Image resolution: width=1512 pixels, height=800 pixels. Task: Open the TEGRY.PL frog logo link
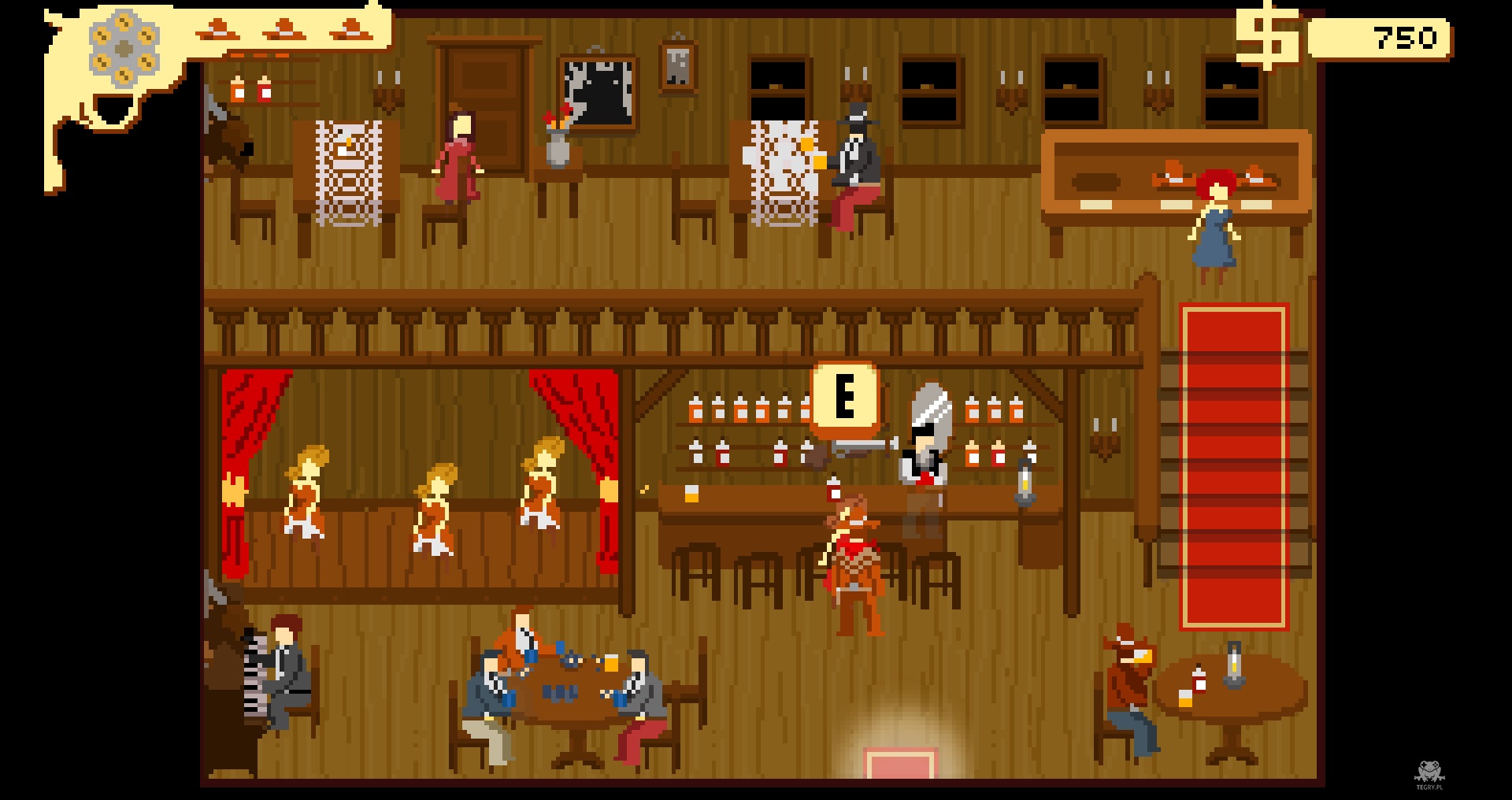pyautogui.click(x=1429, y=774)
